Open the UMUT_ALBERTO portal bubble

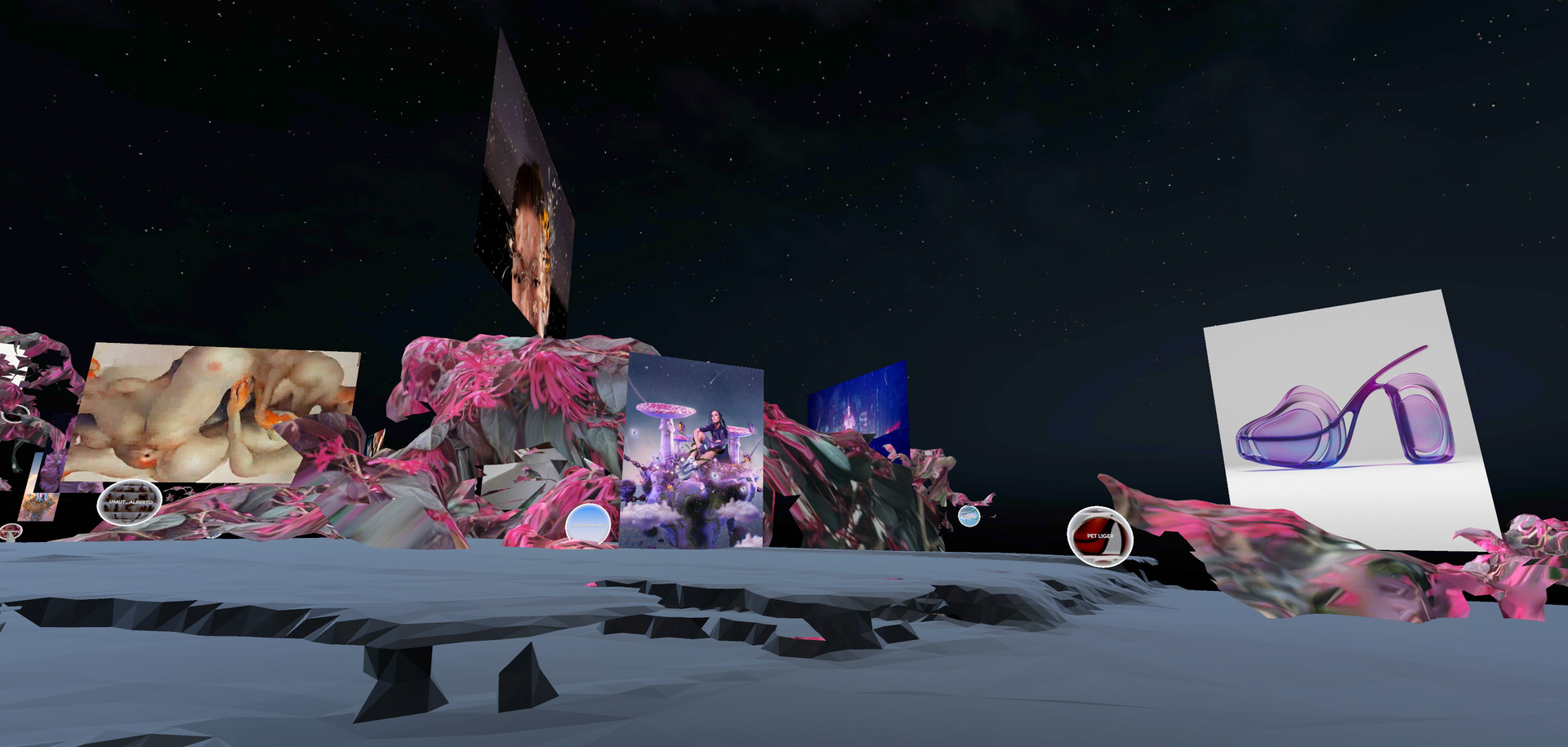(129, 503)
